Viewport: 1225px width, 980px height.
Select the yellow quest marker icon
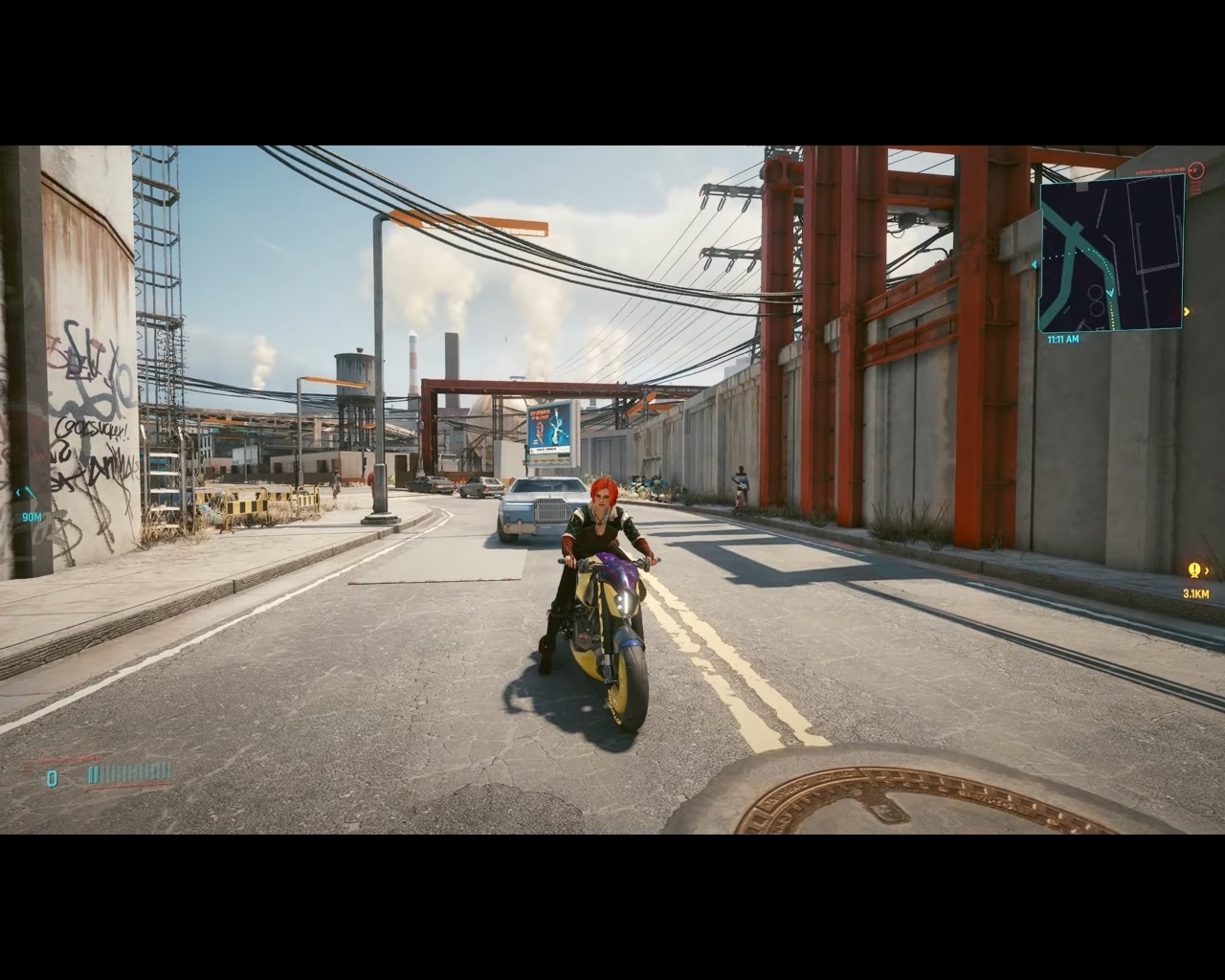coord(1194,570)
